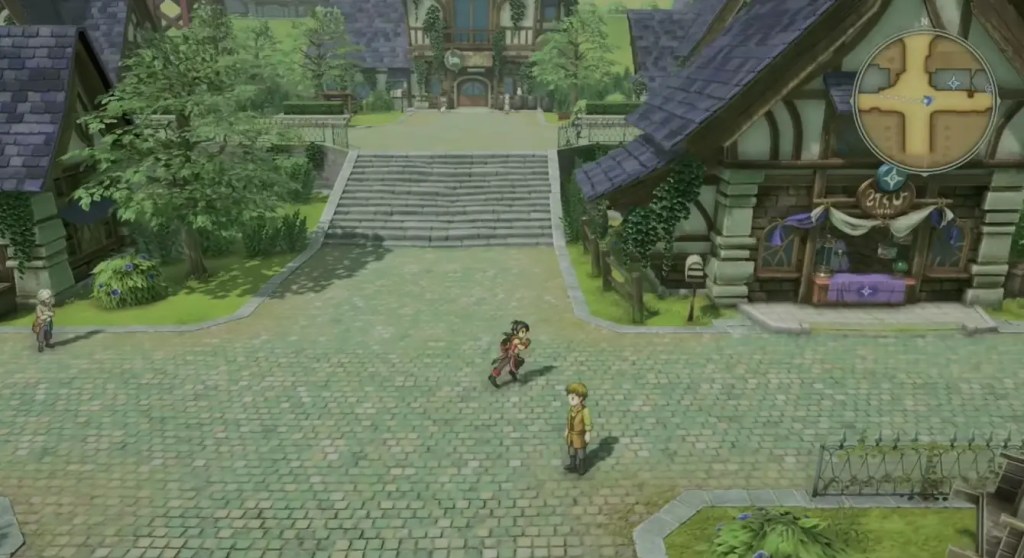The width and height of the screenshot is (1024, 558).
Task: Select the star-shaped shop marker on minimap
Action: pyautogui.click(x=952, y=82)
